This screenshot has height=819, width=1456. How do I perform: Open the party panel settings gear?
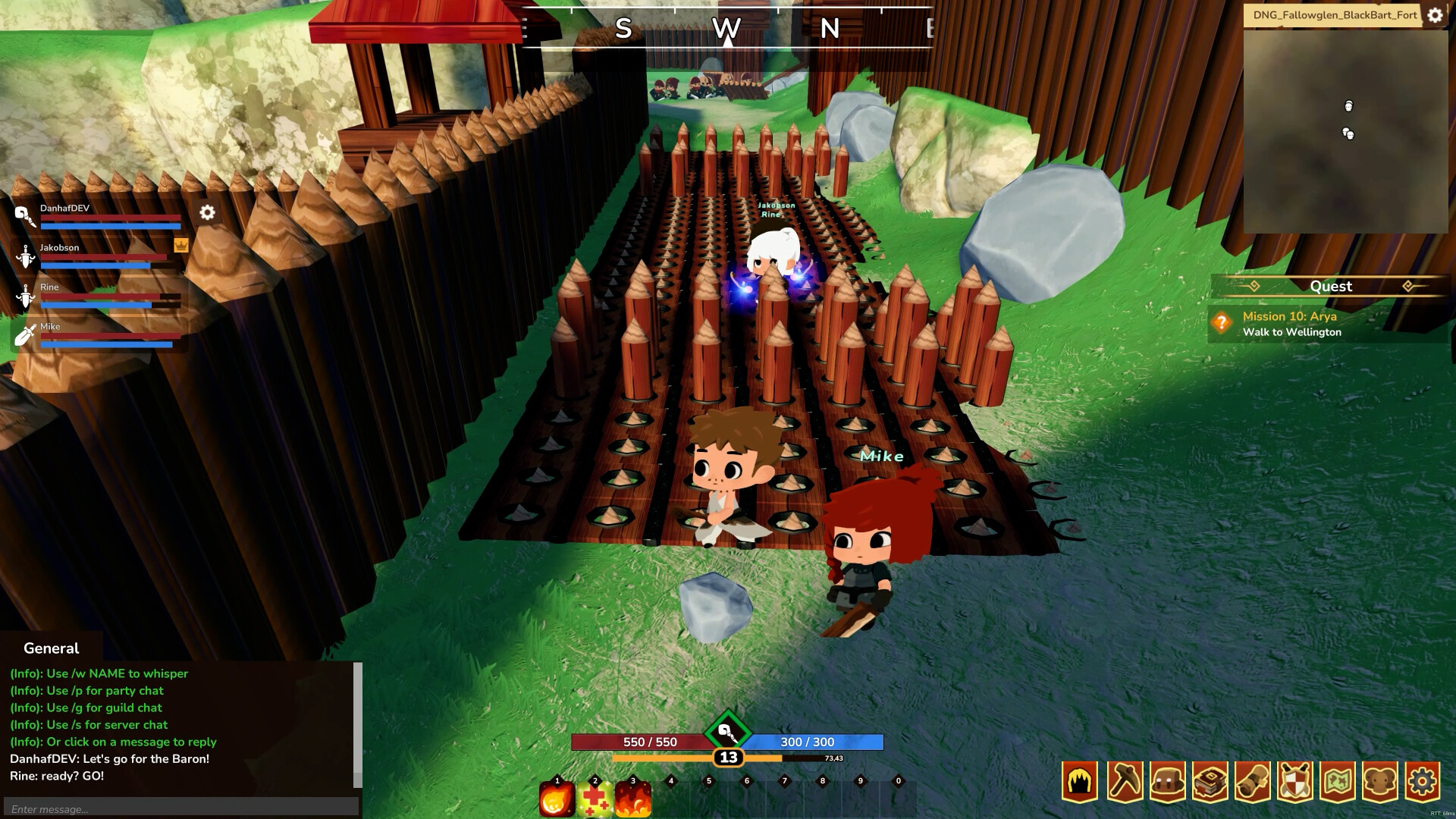[x=206, y=213]
